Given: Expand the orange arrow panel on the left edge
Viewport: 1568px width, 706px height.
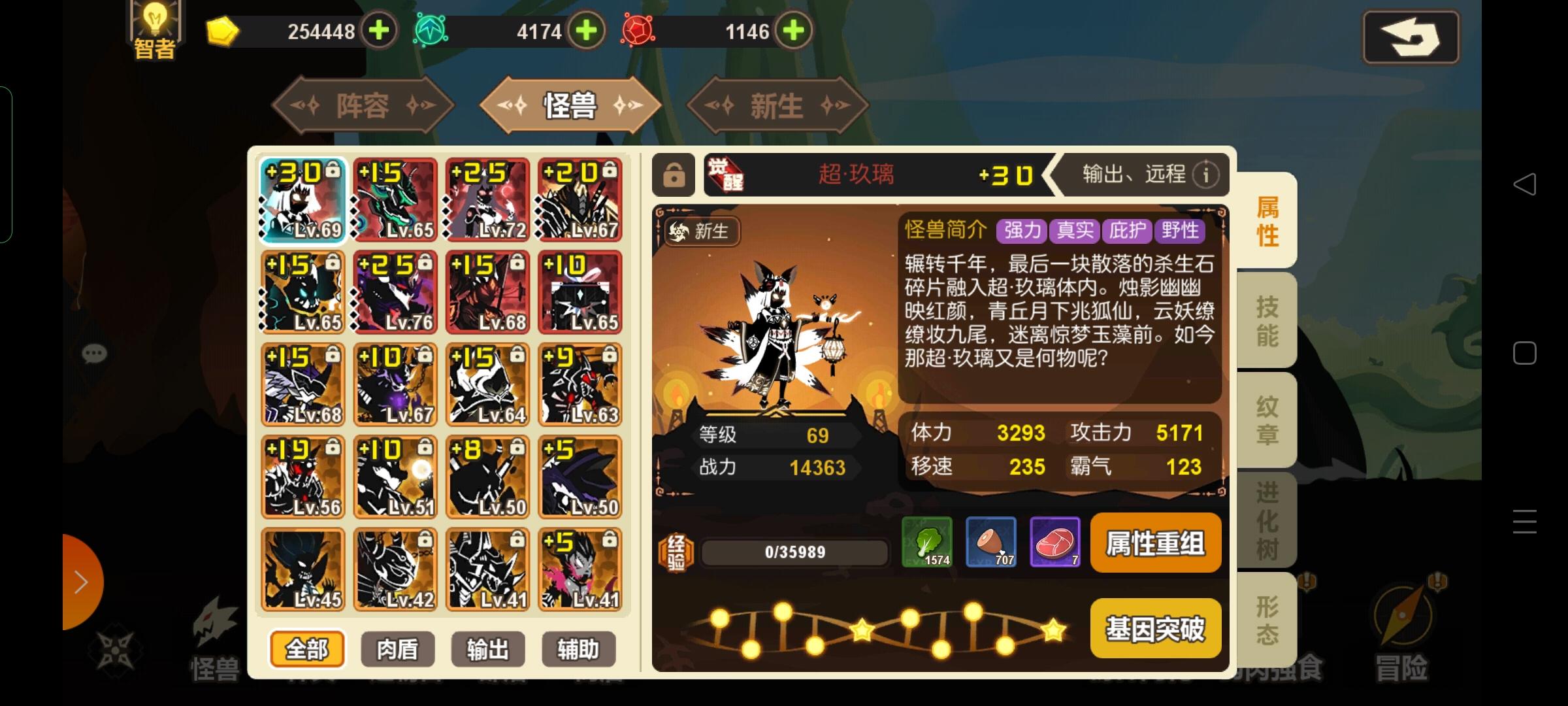Looking at the screenshot, I should click(x=80, y=582).
